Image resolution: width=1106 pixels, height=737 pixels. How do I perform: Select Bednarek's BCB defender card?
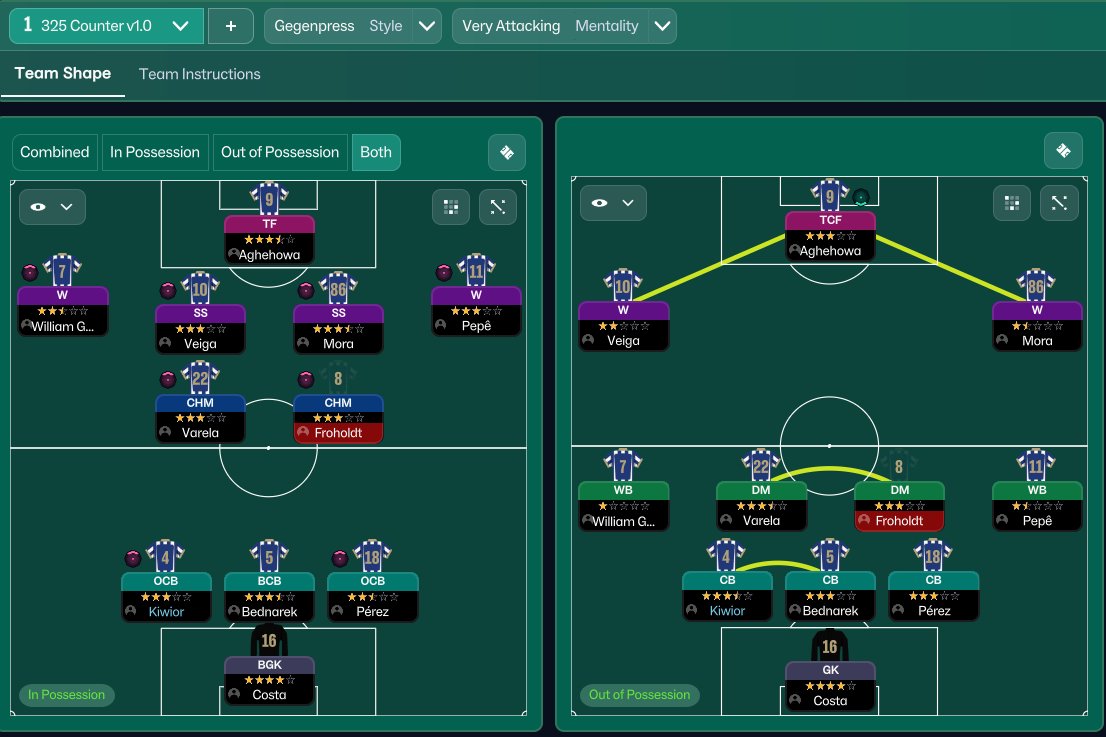pyautogui.click(x=269, y=596)
